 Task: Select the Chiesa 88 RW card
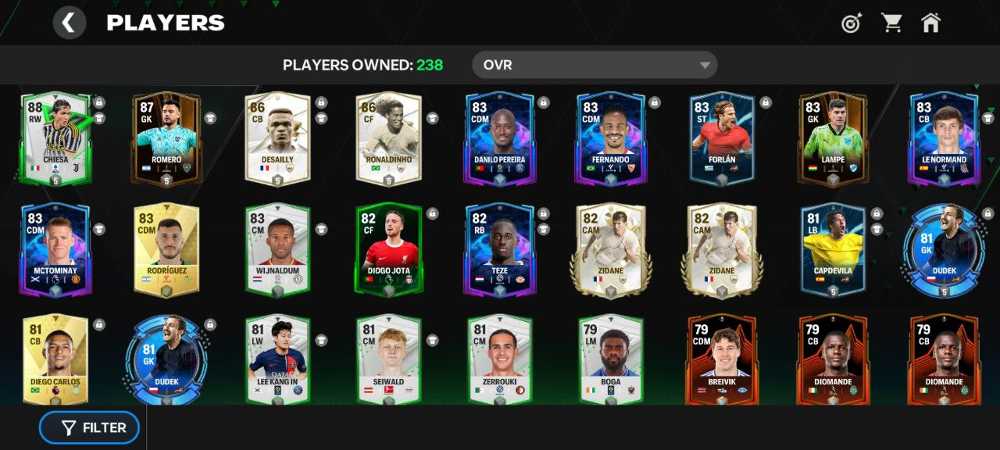click(x=55, y=140)
